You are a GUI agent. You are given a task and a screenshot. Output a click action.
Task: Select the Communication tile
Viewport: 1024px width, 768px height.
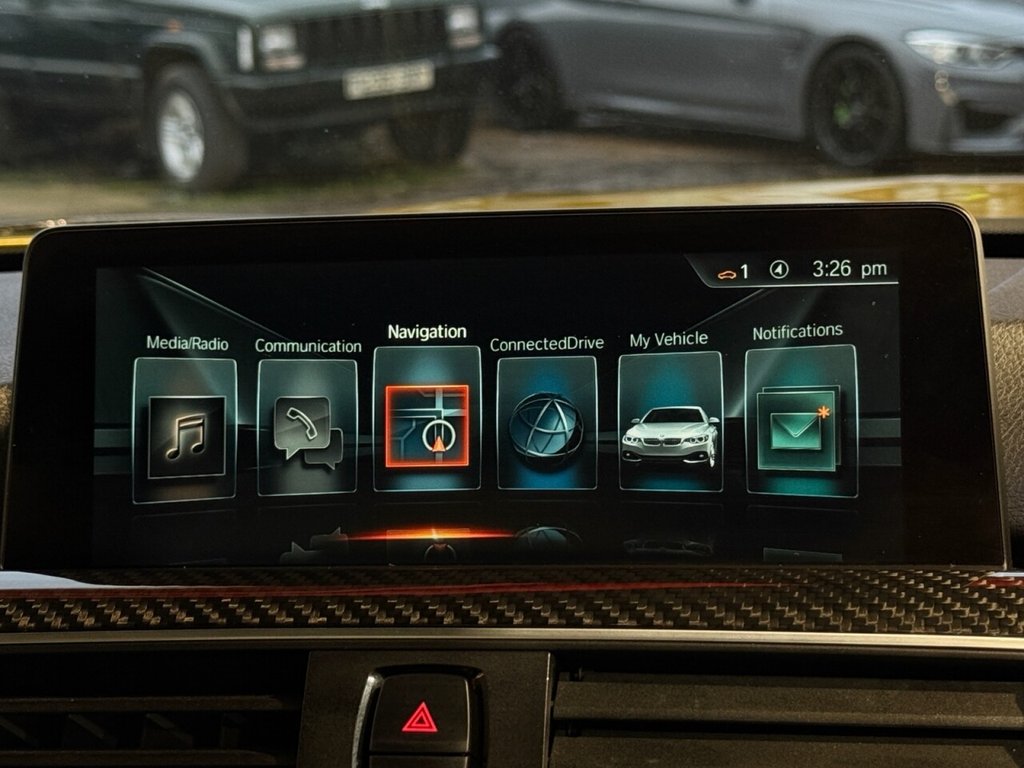pyautogui.click(x=307, y=428)
